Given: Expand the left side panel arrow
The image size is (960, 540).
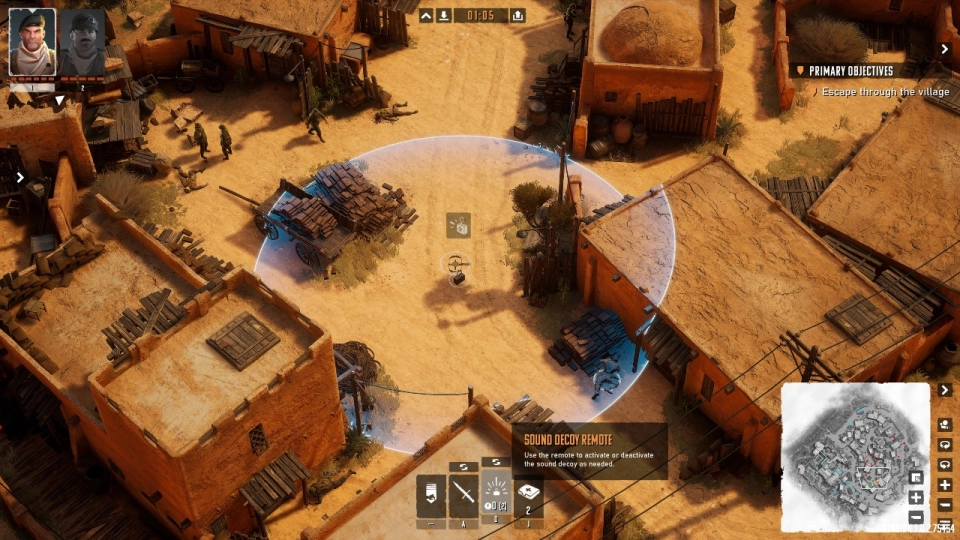Looking at the screenshot, I should [20, 178].
